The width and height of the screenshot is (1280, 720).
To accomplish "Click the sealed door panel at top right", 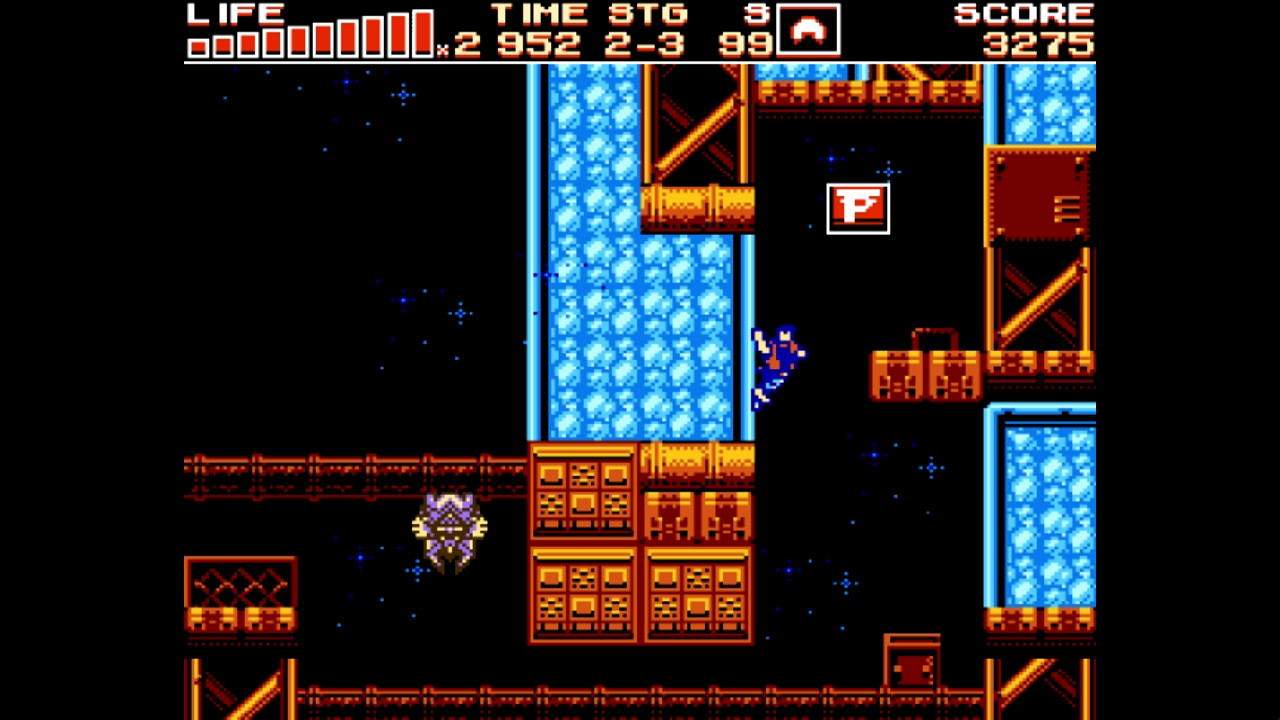I will (1038, 195).
